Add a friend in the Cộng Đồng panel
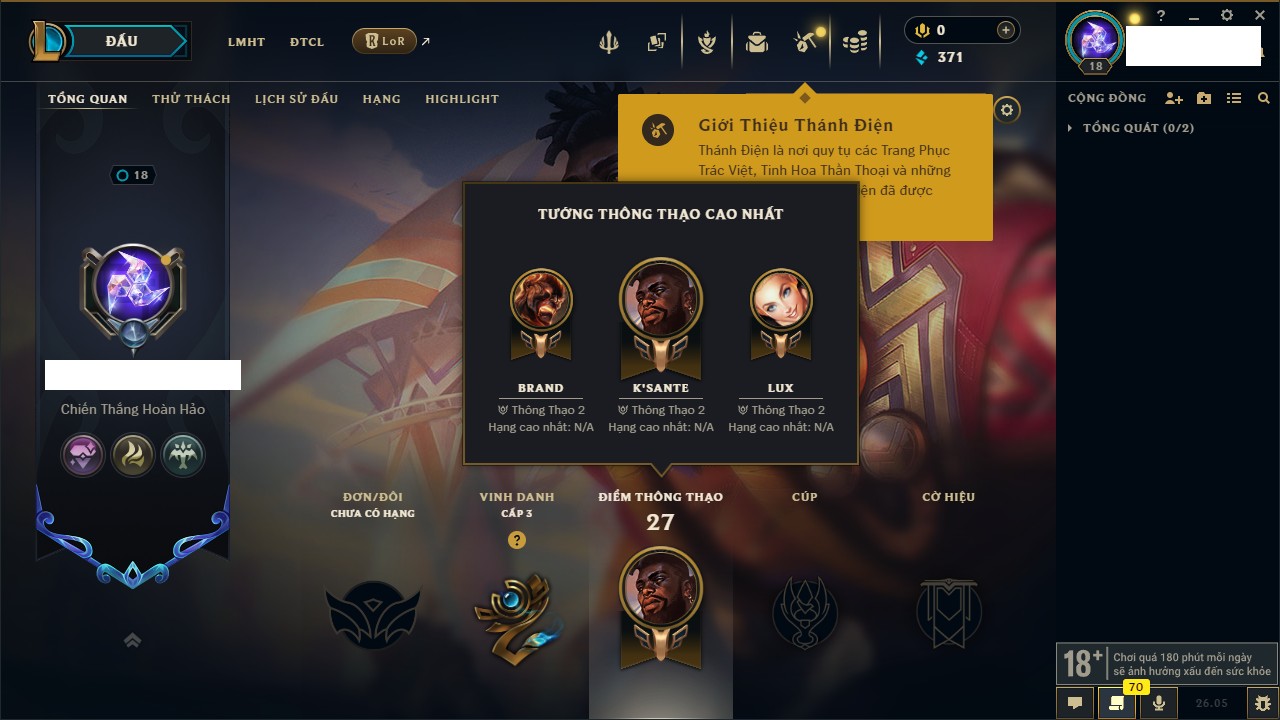The image size is (1280, 720). pos(1174,98)
